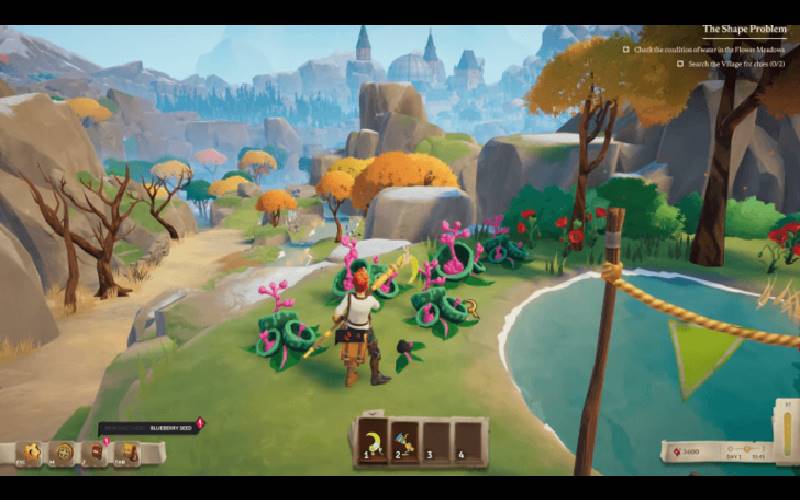Select the Flower Meadows water objective
This screenshot has width=800, height=500.
(709, 47)
